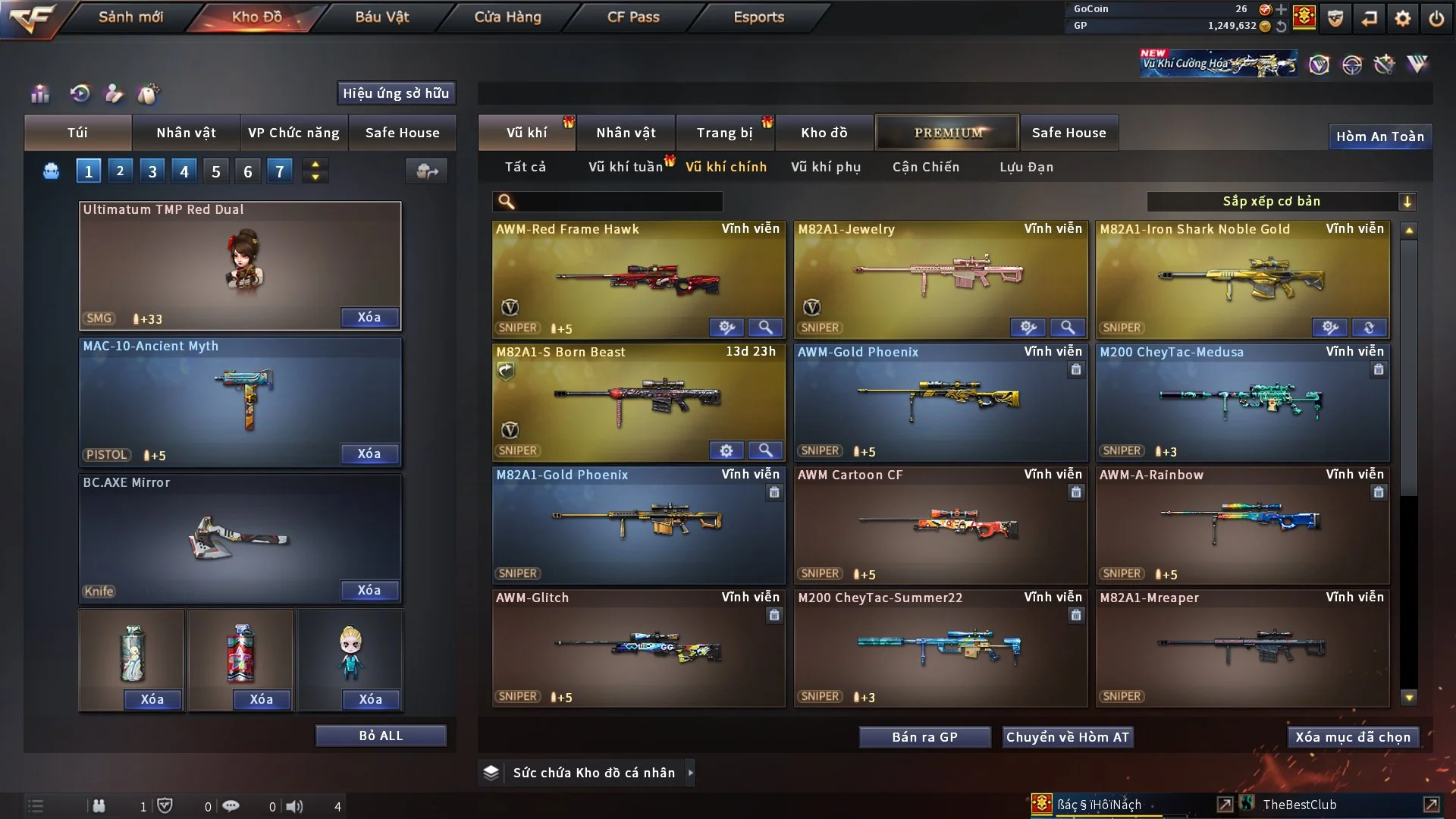Image resolution: width=1456 pixels, height=819 pixels.
Task: Toggle bag slot 2 in the Túi panel
Action: pos(120,171)
